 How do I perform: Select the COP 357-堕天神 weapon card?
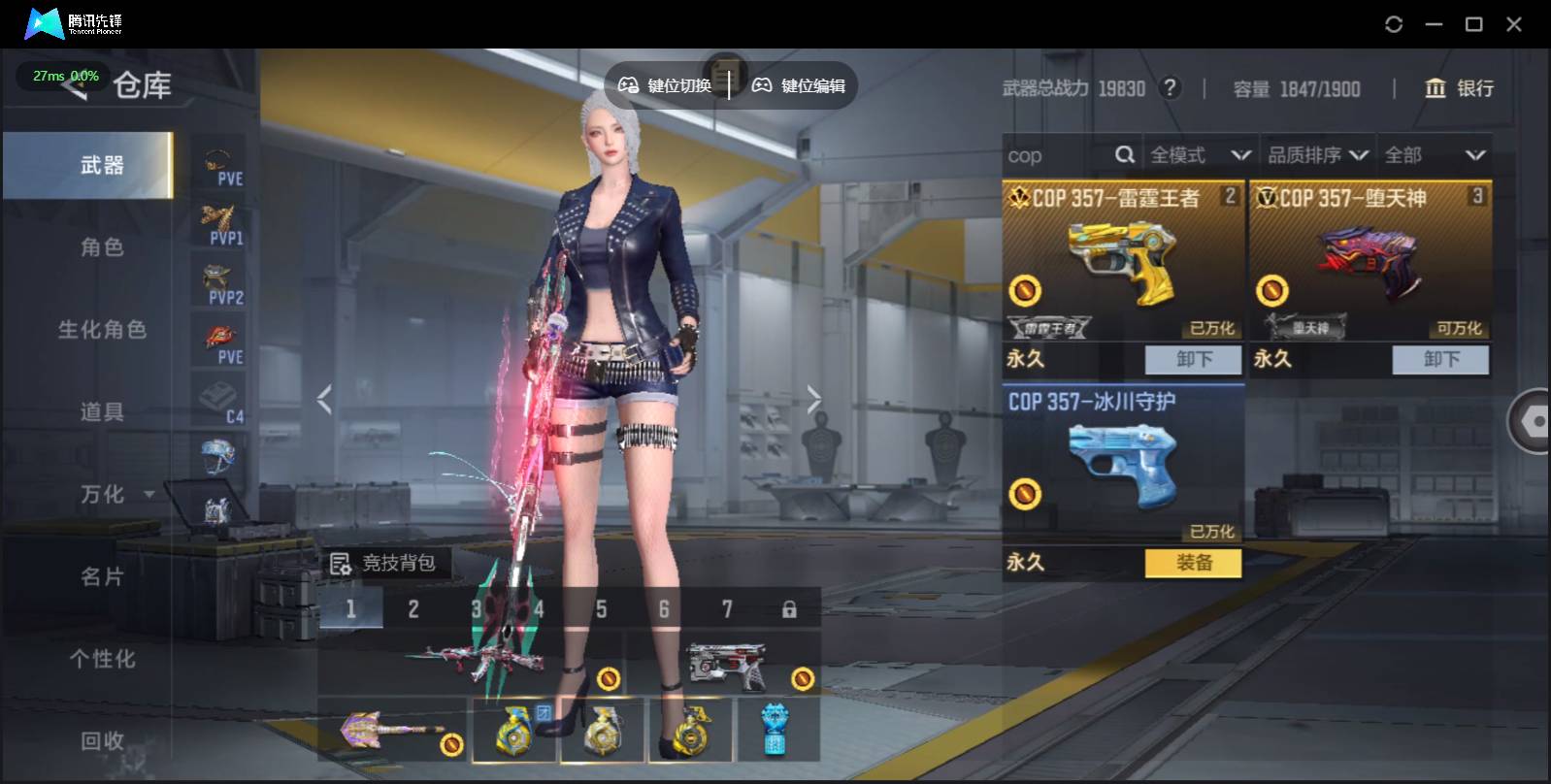[x=1369, y=262]
